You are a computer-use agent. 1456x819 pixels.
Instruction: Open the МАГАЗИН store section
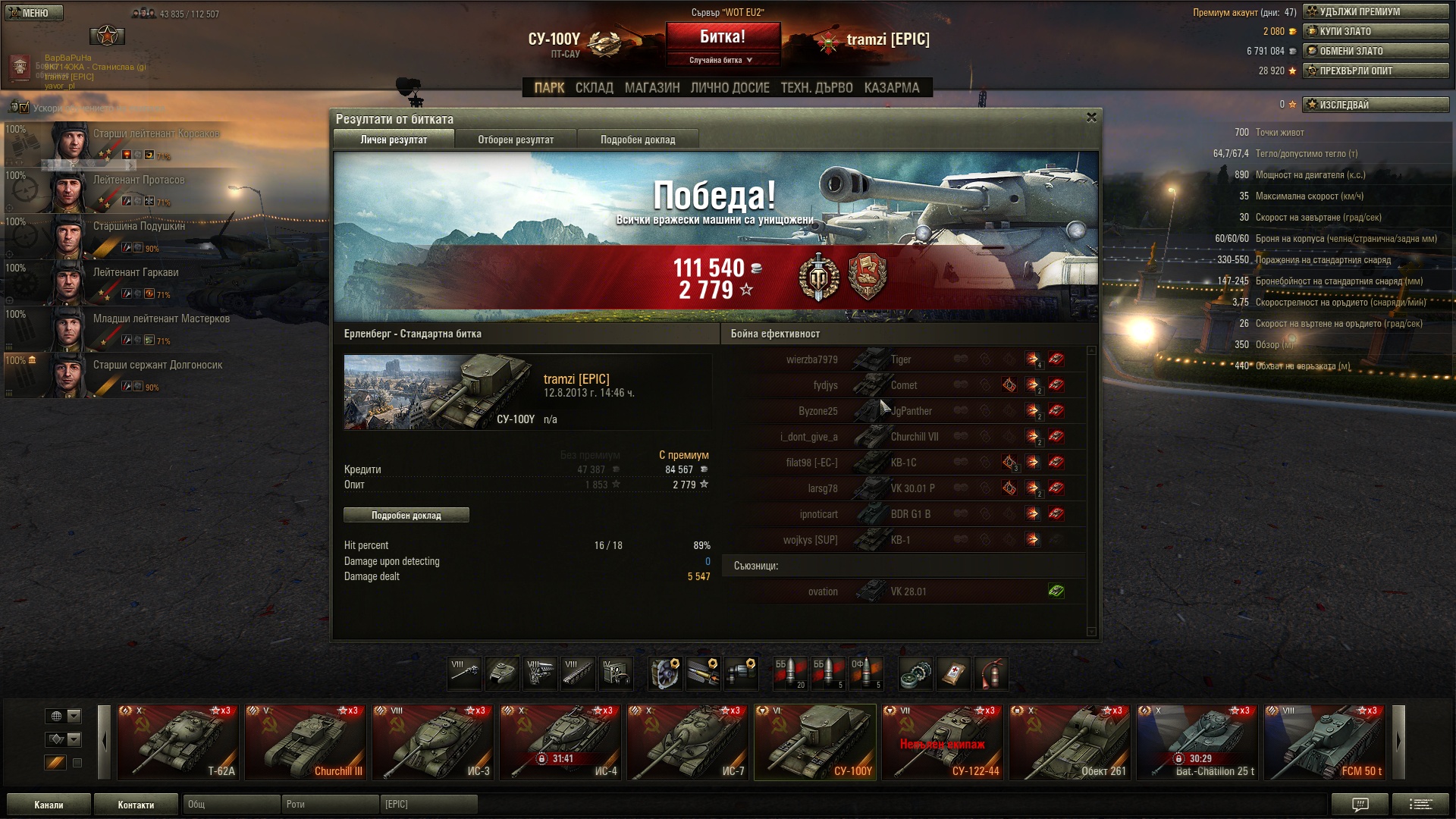652,88
